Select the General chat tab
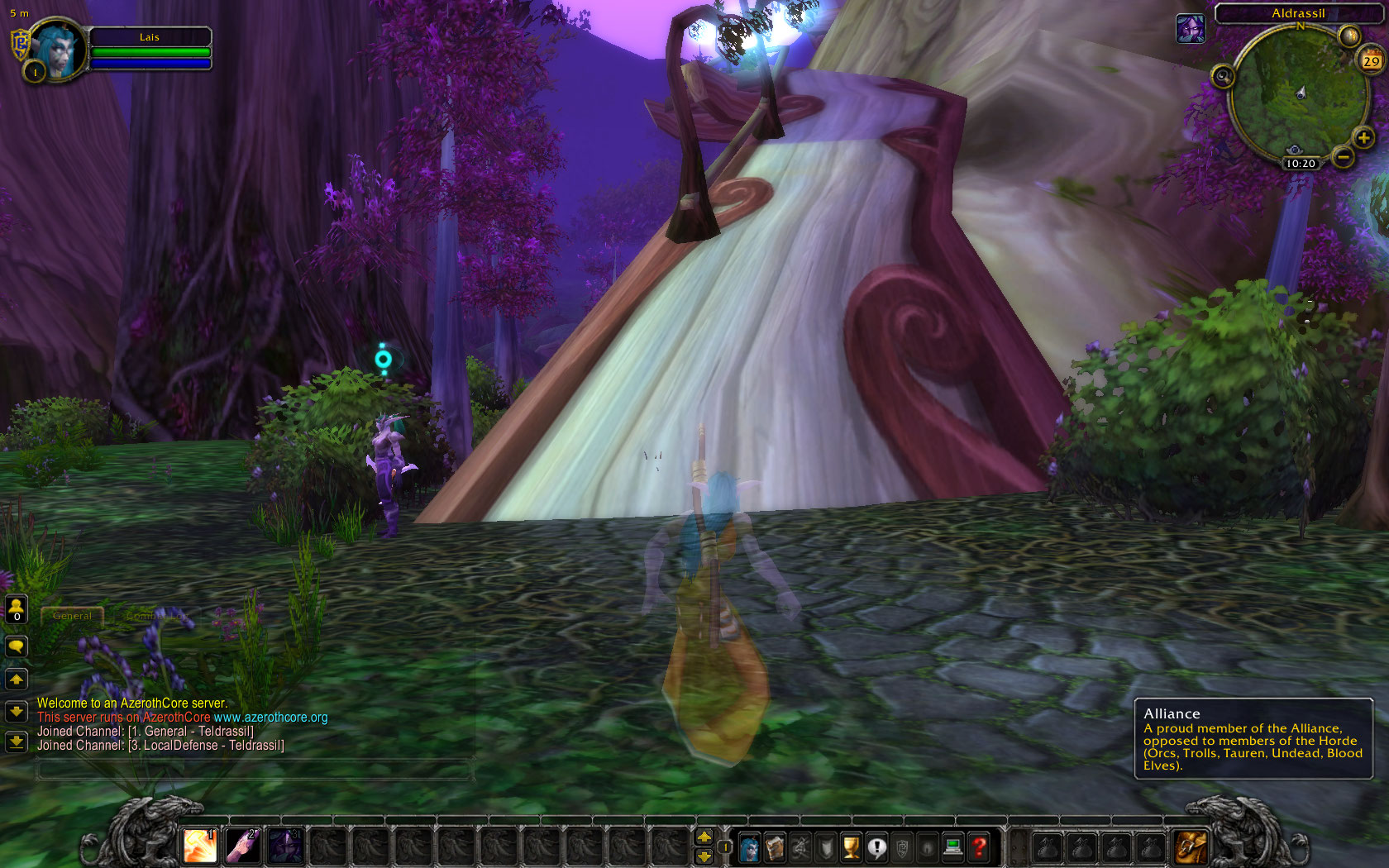The image size is (1389, 868). [x=73, y=615]
